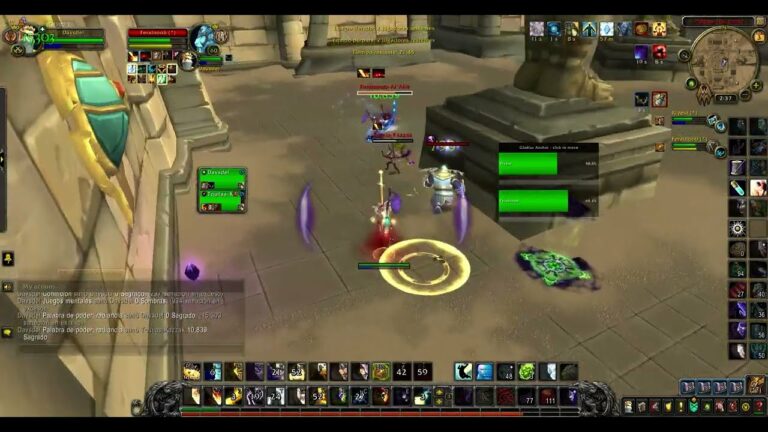Click the Gladius Anchor arena enemy frame
Image resolution: width=768 pixels, height=432 pixels.
pos(547,147)
